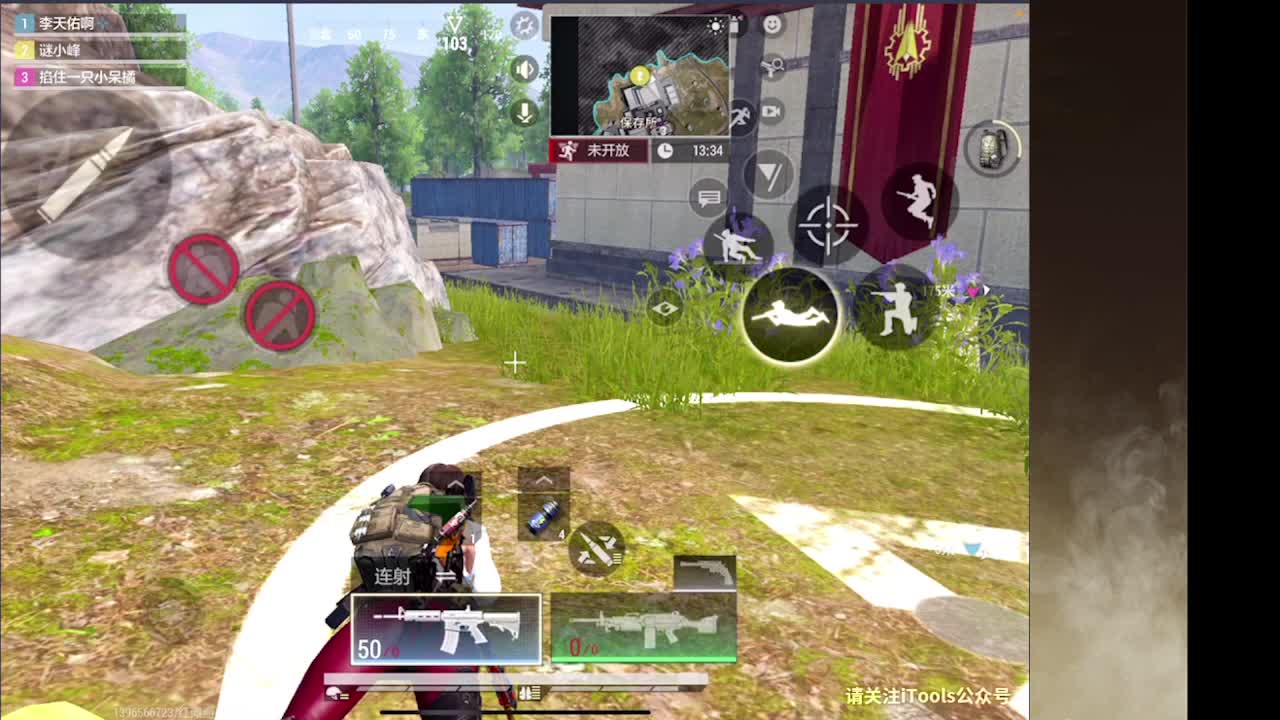Select the crosshair aim icon
The image size is (1280, 720).
click(827, 224)
